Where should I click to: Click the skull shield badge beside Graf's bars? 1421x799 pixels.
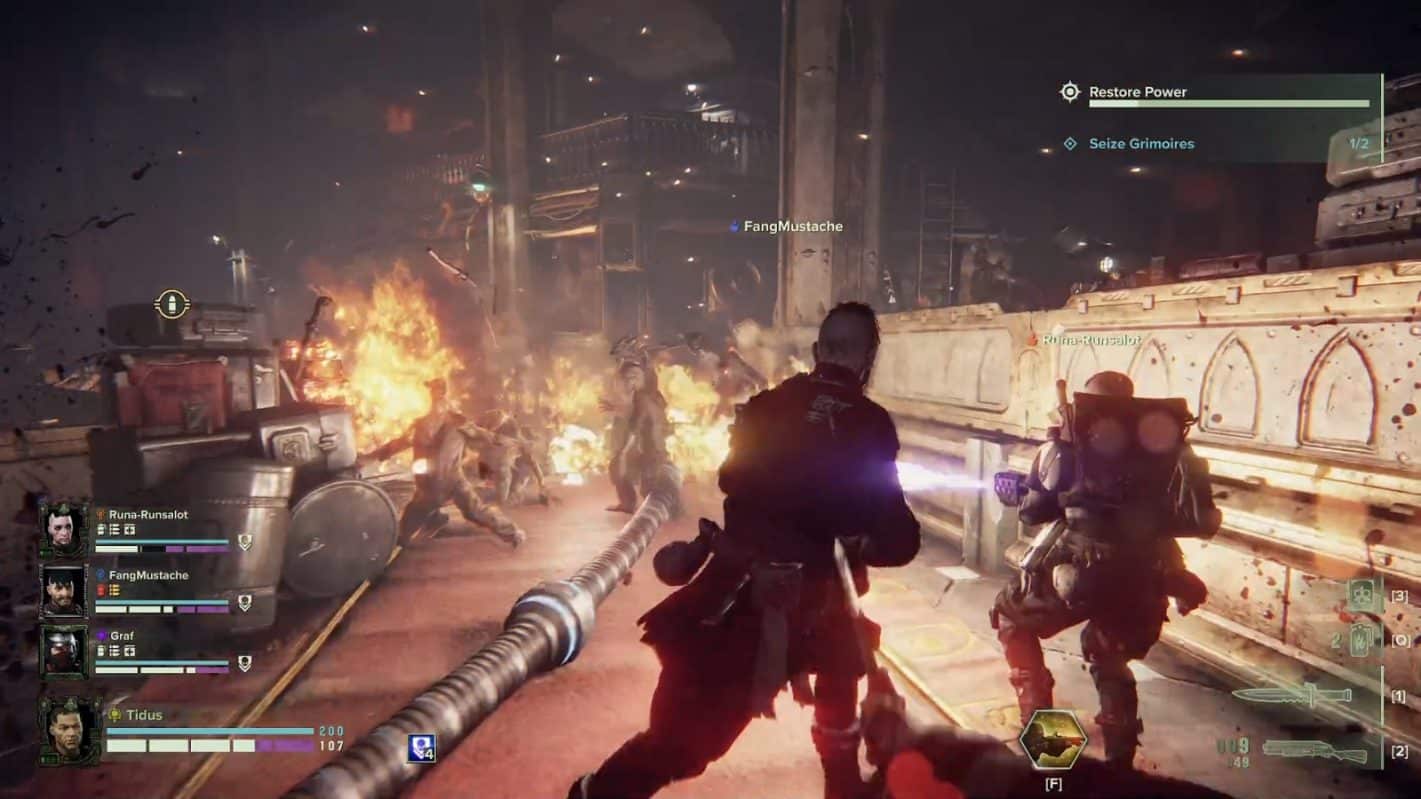click(244, 663)
